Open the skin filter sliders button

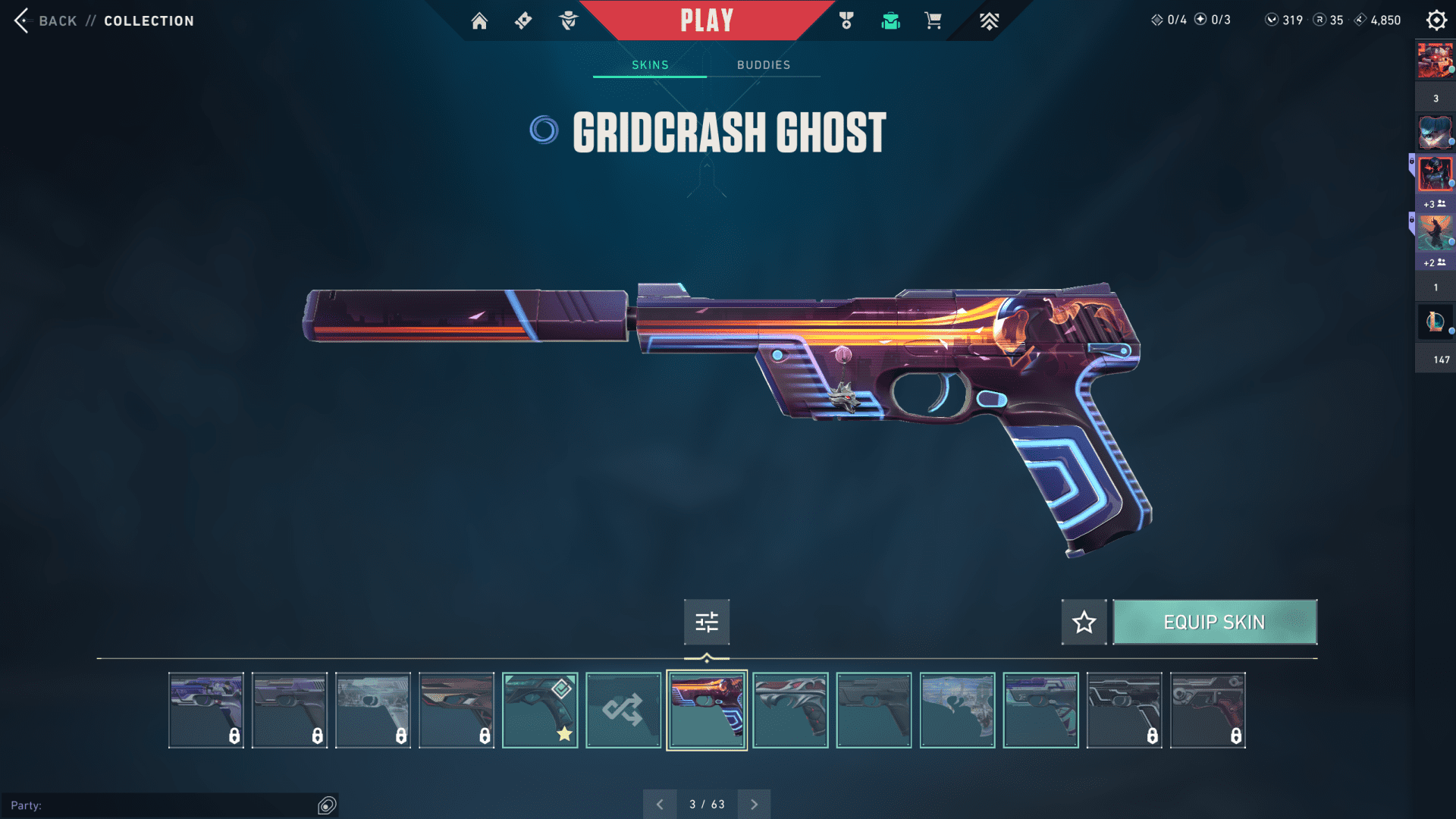pyautogui.click(x=707, y=622)
